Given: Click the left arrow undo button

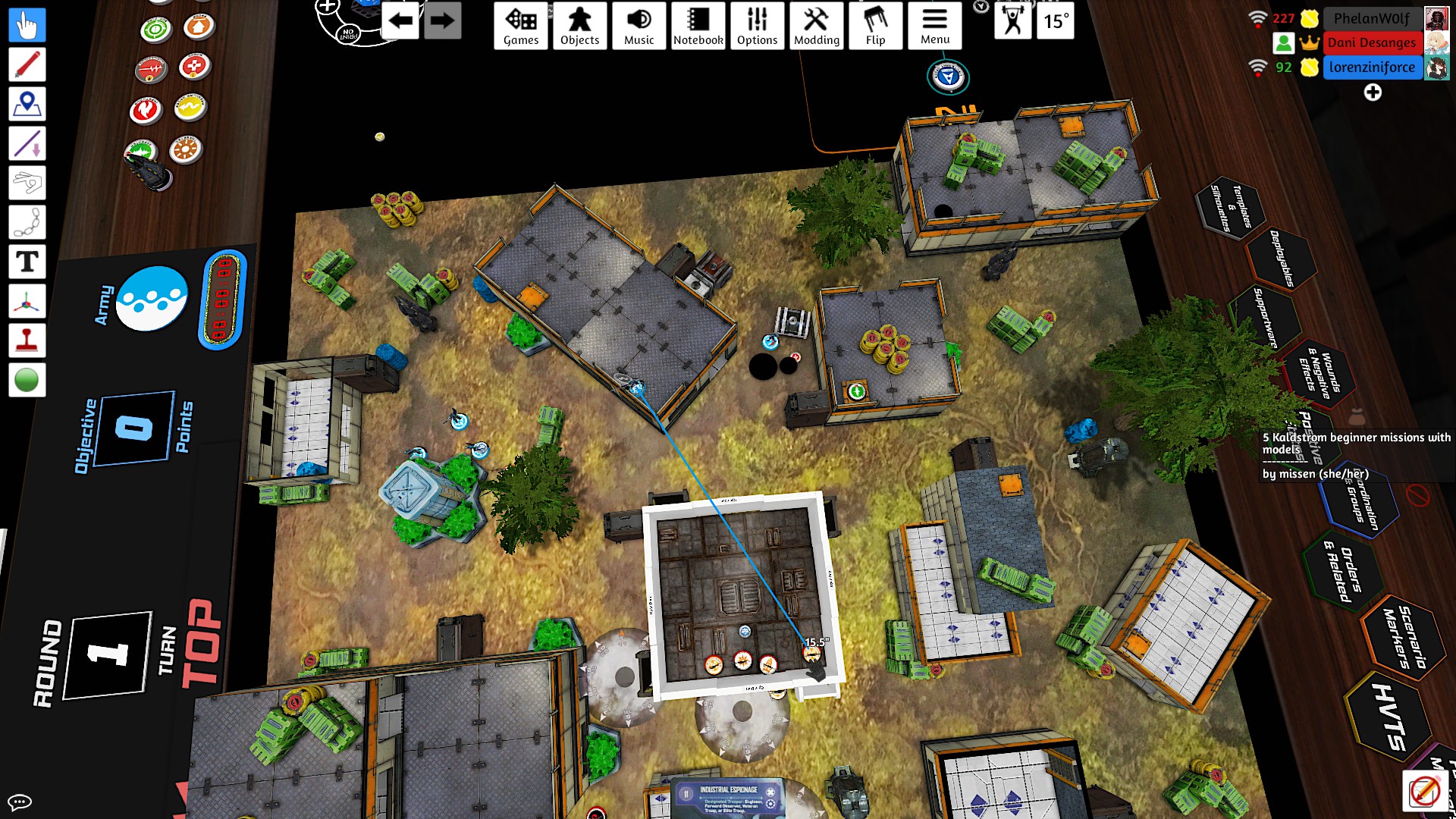Looking at the screenshot, I should [400, 20].
